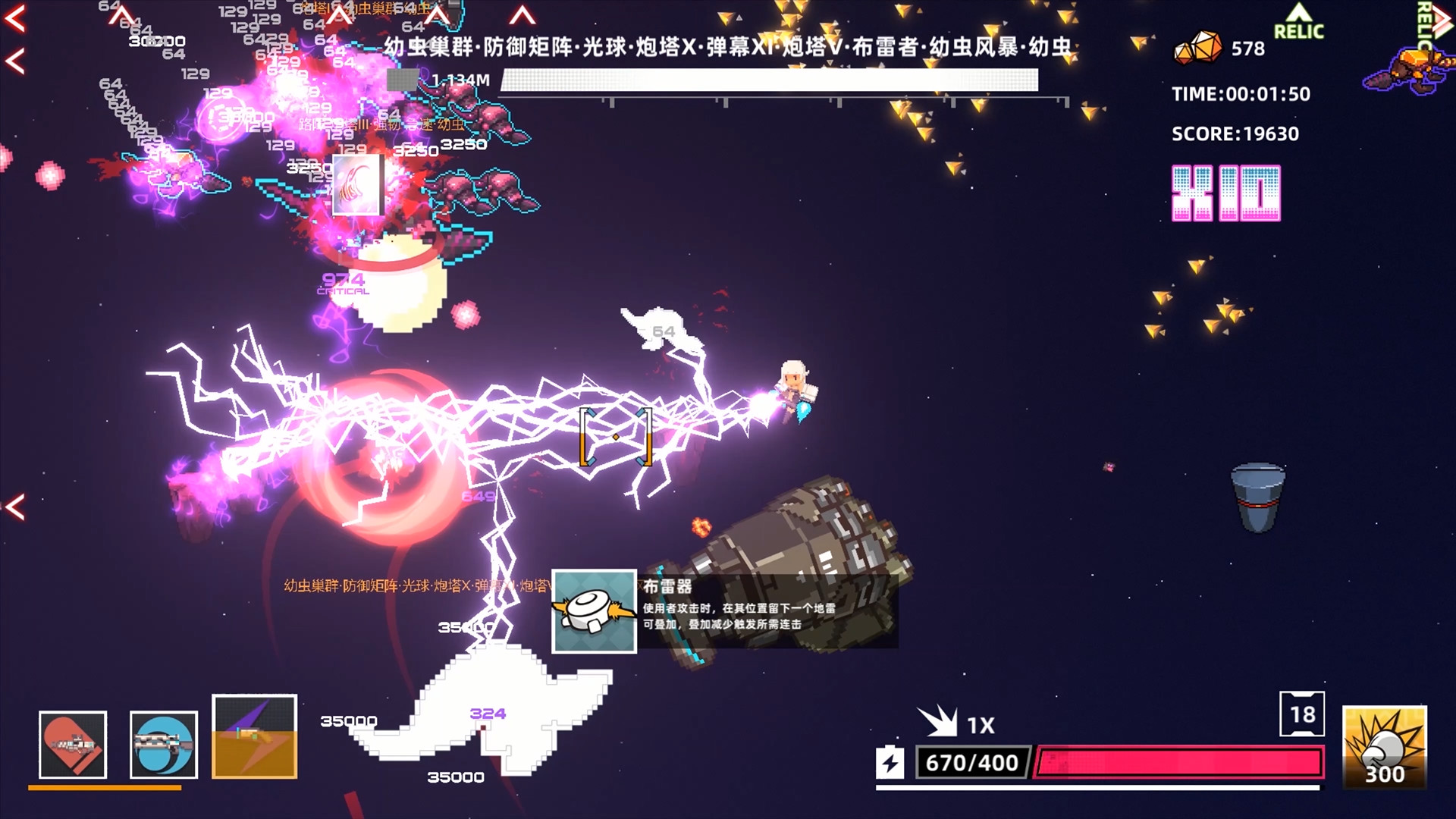Select the 布雷器 minelayer relic icon

(x=595, y=611)
